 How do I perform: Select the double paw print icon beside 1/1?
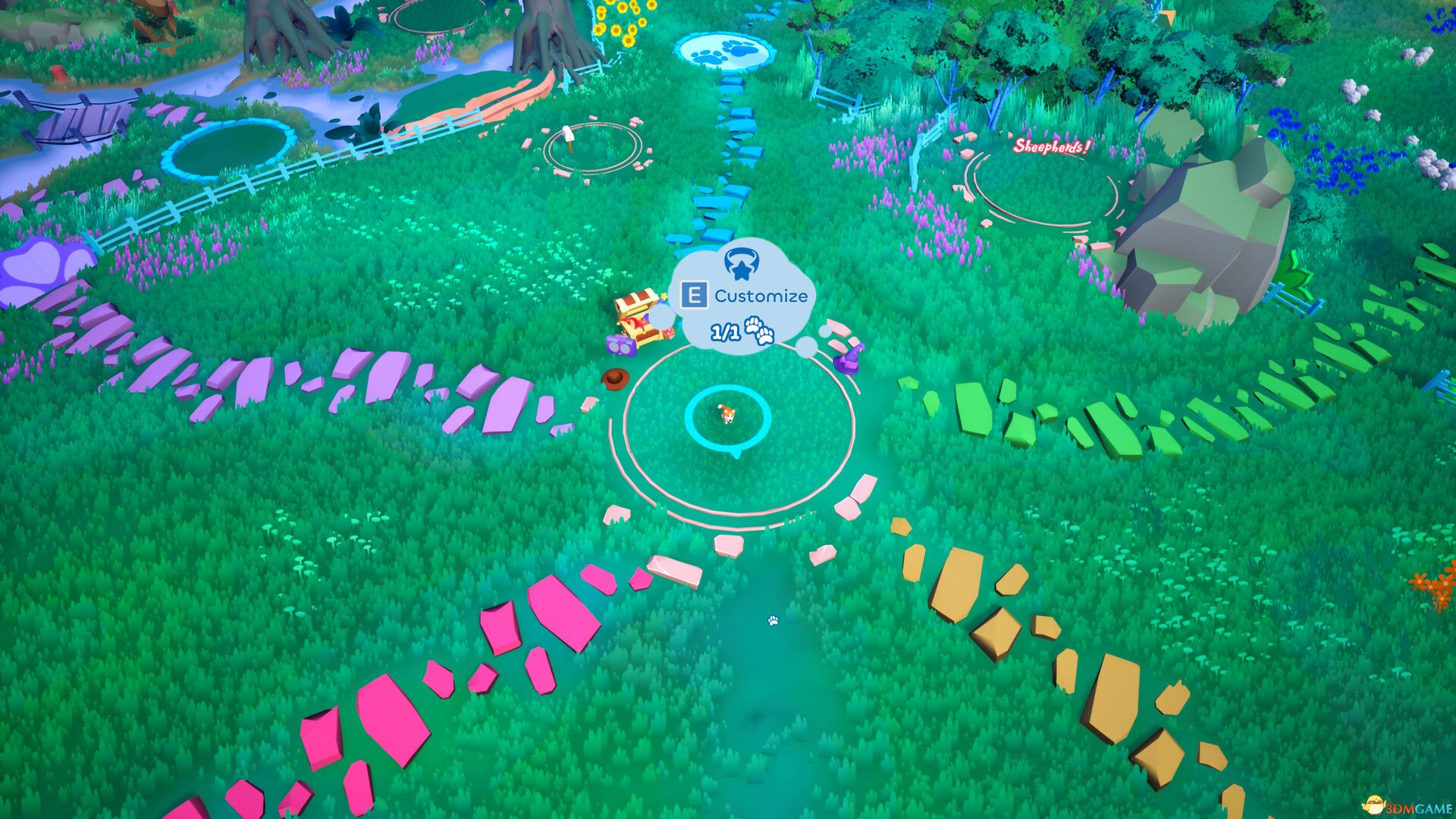760,331
